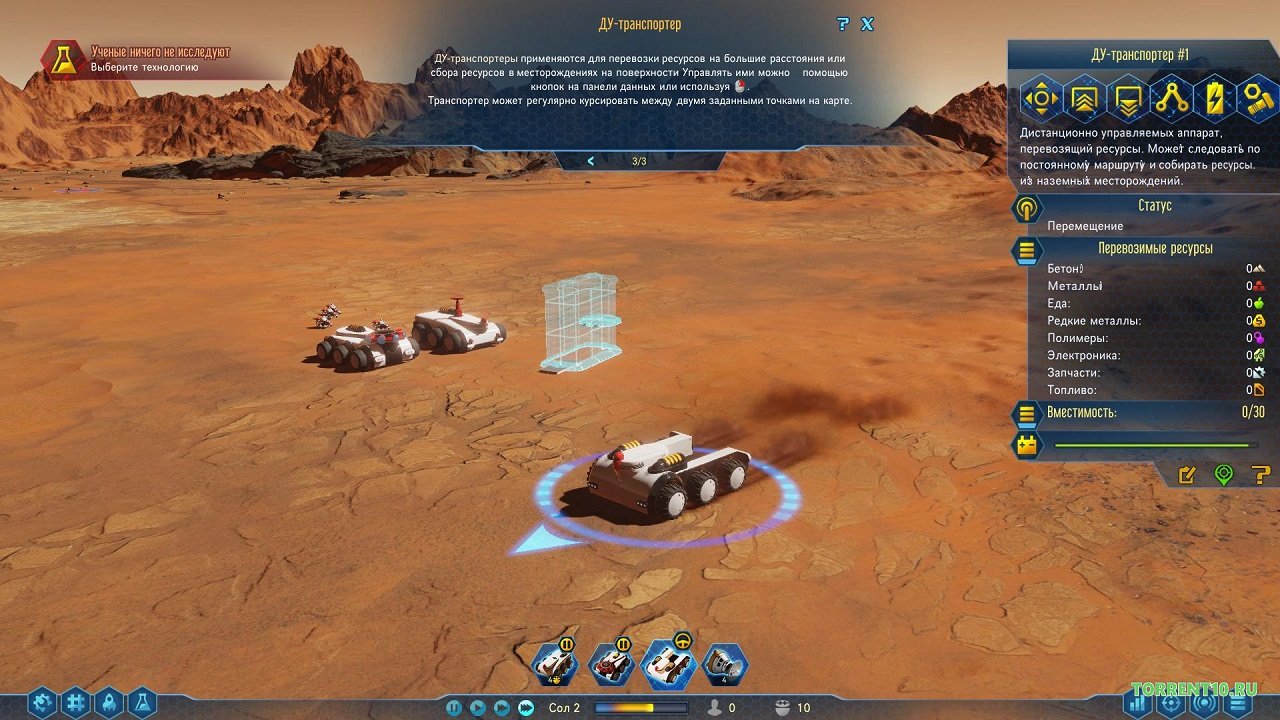
Task: Open help via the tutorial question mark
Action: pyautogui.click(x=843, y=24)
